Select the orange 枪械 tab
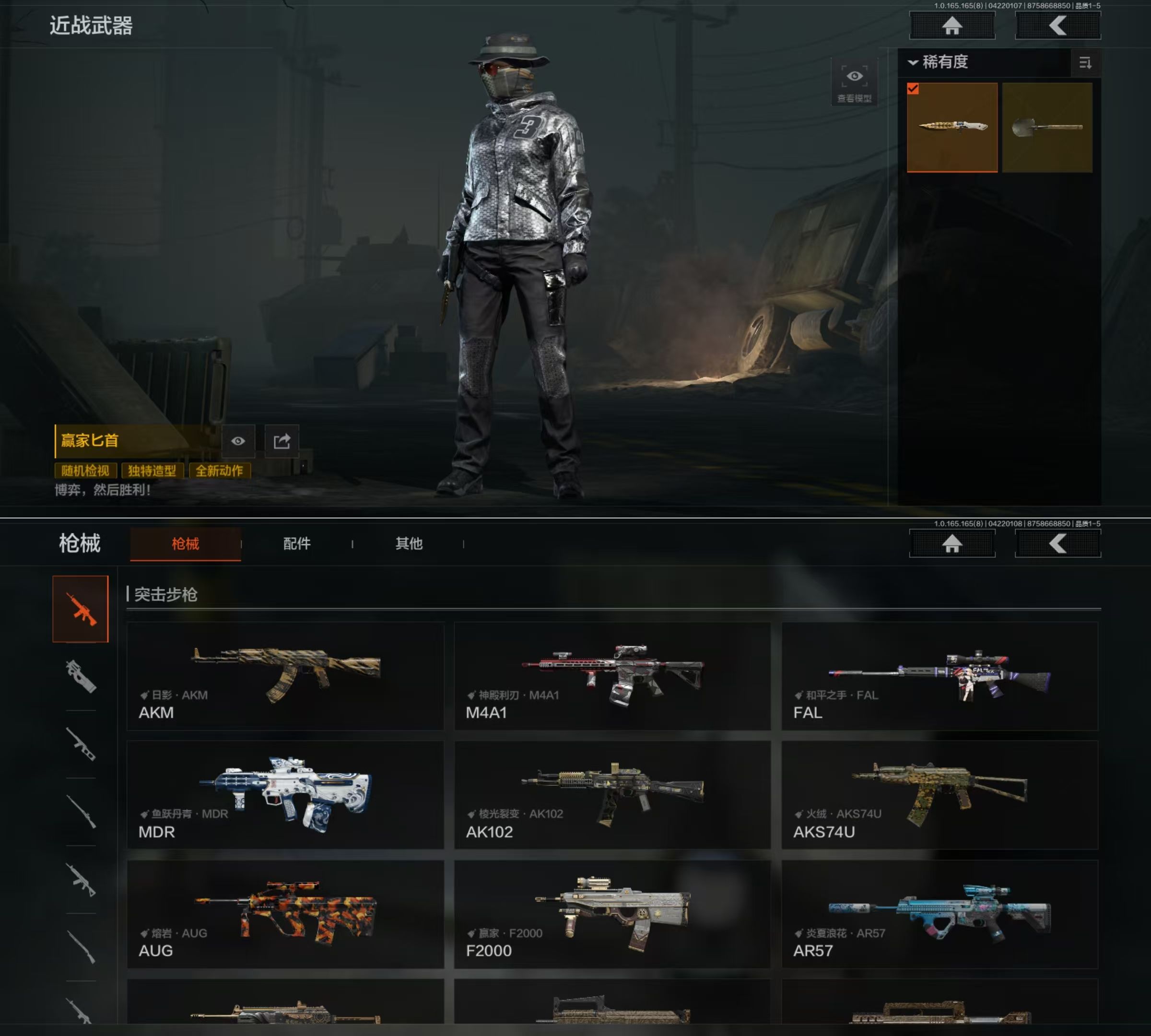The image size is (1151, 1036). (x=186, y=543)
